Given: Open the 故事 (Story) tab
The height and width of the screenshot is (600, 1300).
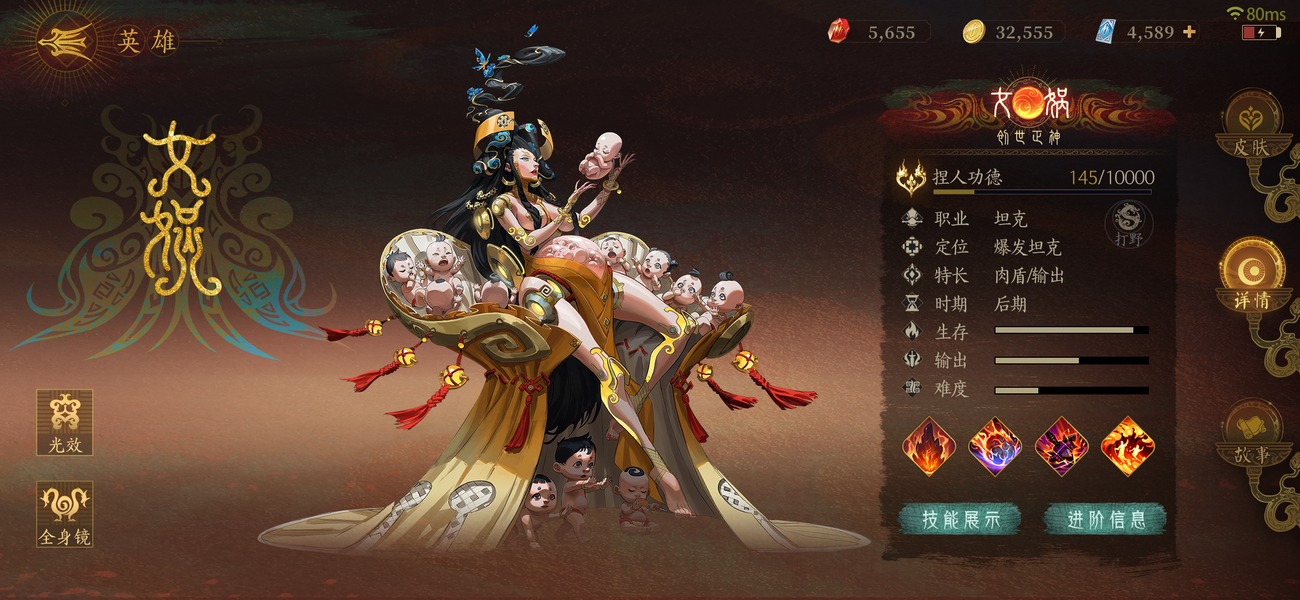Looking at the screenshot, I should tap(1250, 432).
